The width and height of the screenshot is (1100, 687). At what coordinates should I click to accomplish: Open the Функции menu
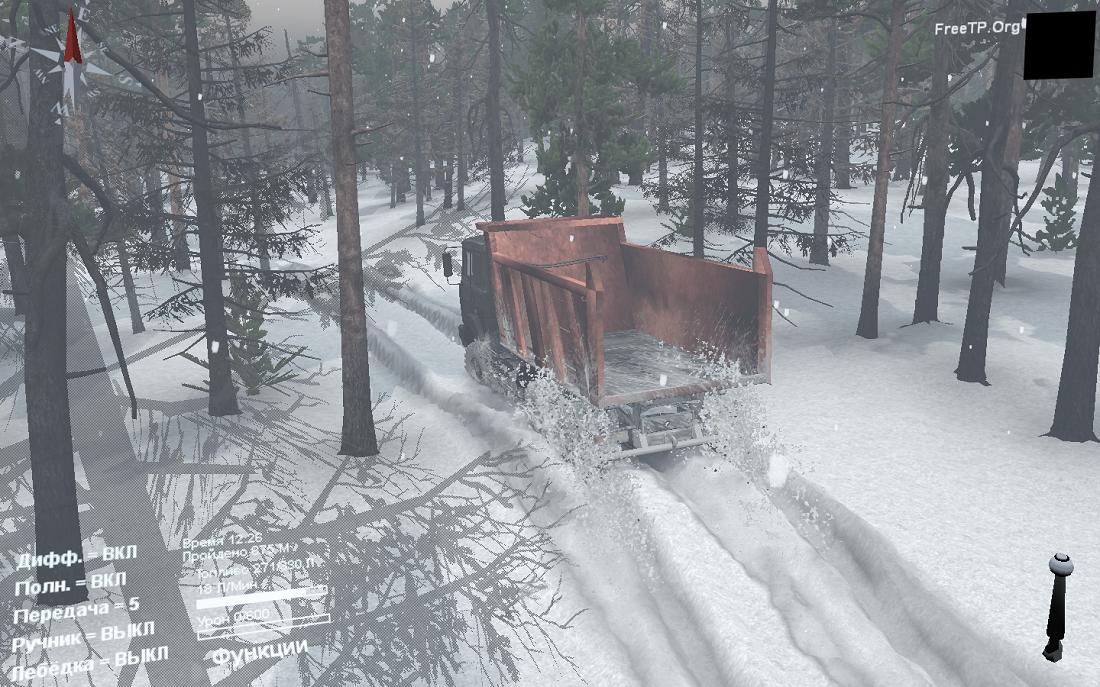[259, 651]
